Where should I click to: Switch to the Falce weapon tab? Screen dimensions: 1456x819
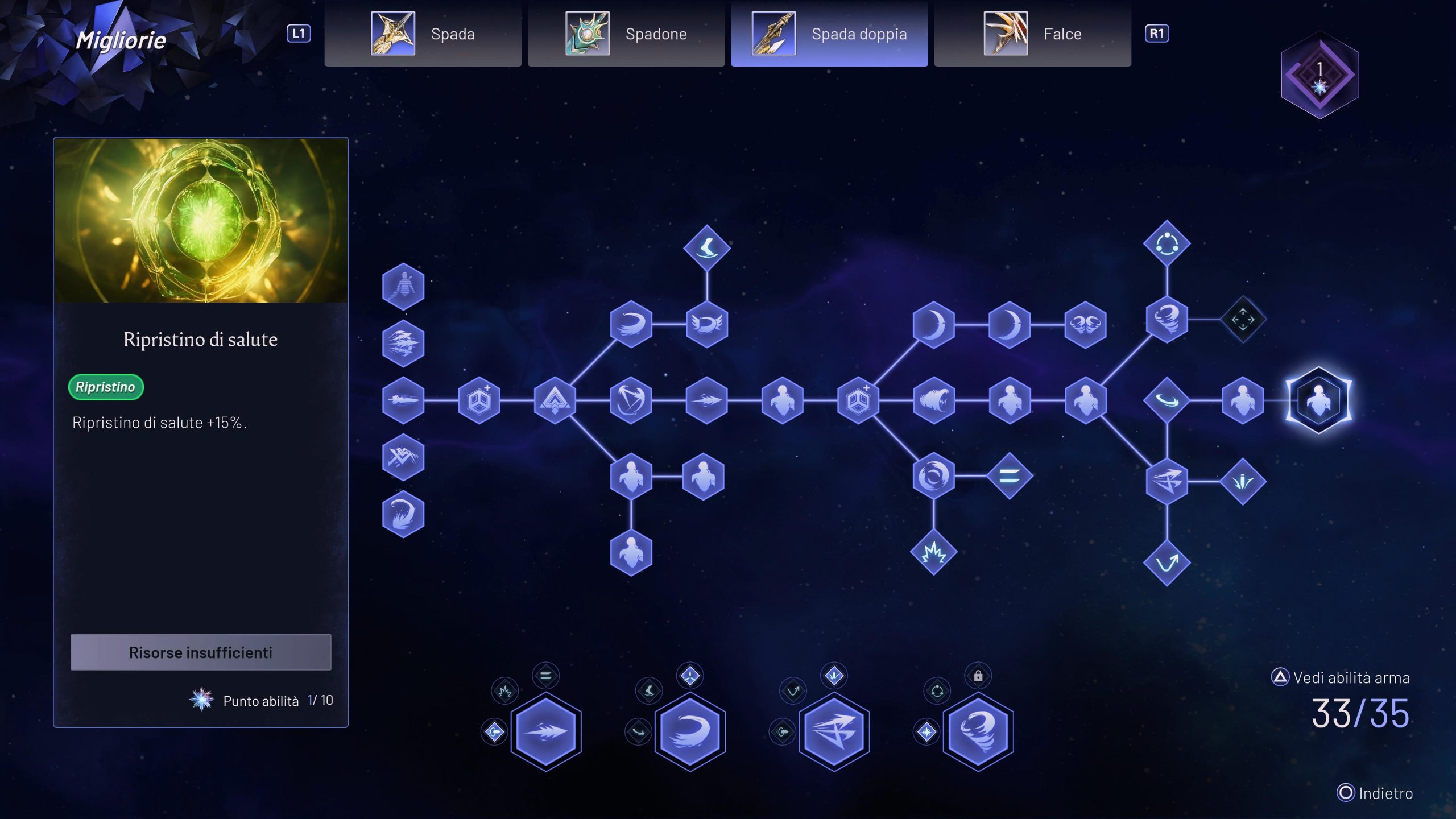coord(1032,34)
